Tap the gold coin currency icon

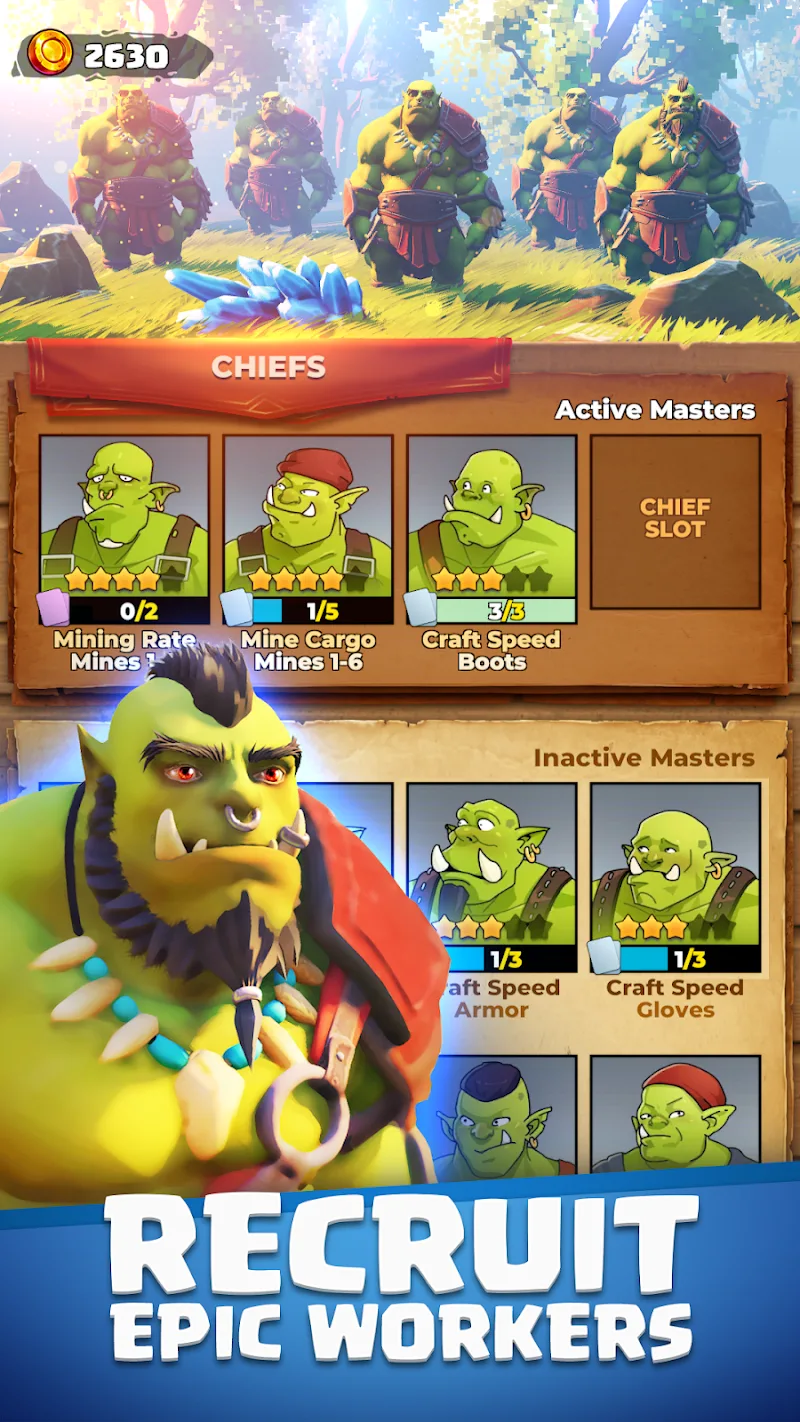[50, 52]
